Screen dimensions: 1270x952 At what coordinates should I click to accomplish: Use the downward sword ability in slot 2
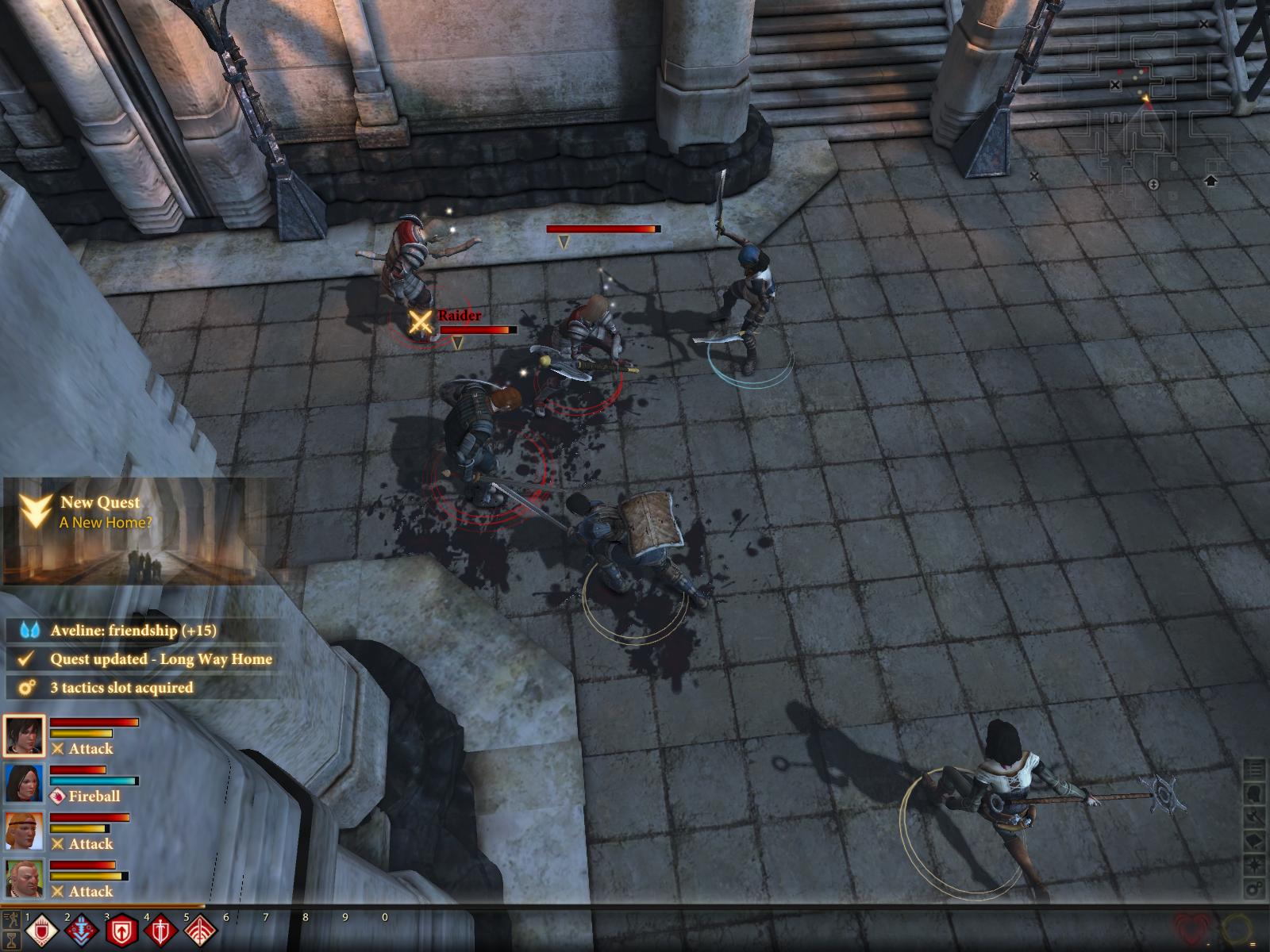[80, 931]
